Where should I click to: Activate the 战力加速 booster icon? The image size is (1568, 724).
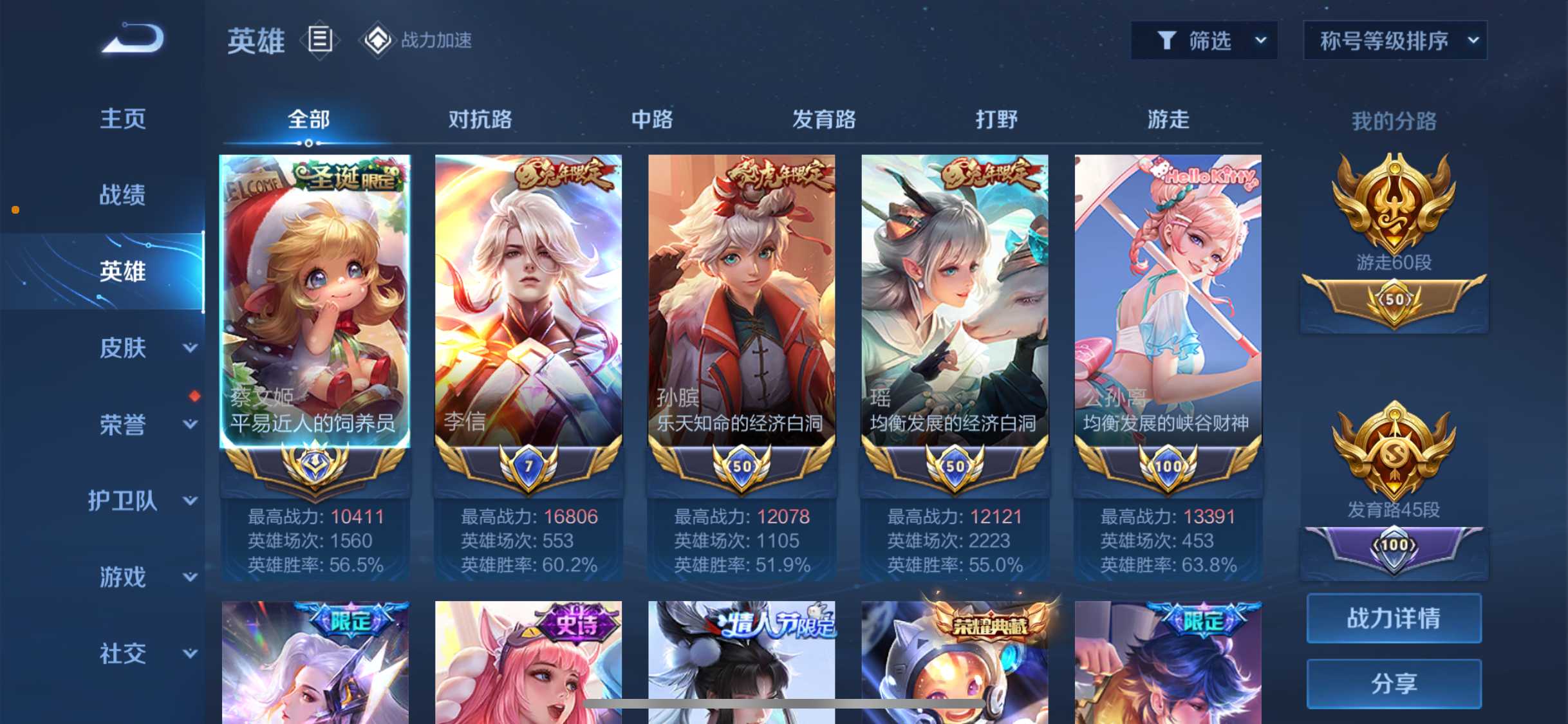click(x=378, y=39)
